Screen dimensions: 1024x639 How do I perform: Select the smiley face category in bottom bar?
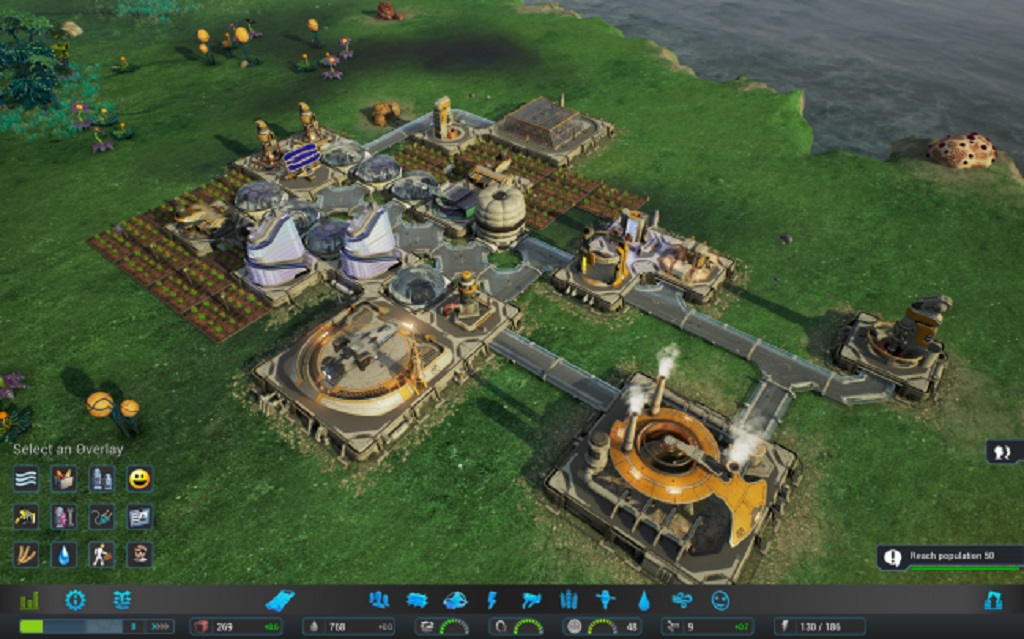[x=720, y=600]
